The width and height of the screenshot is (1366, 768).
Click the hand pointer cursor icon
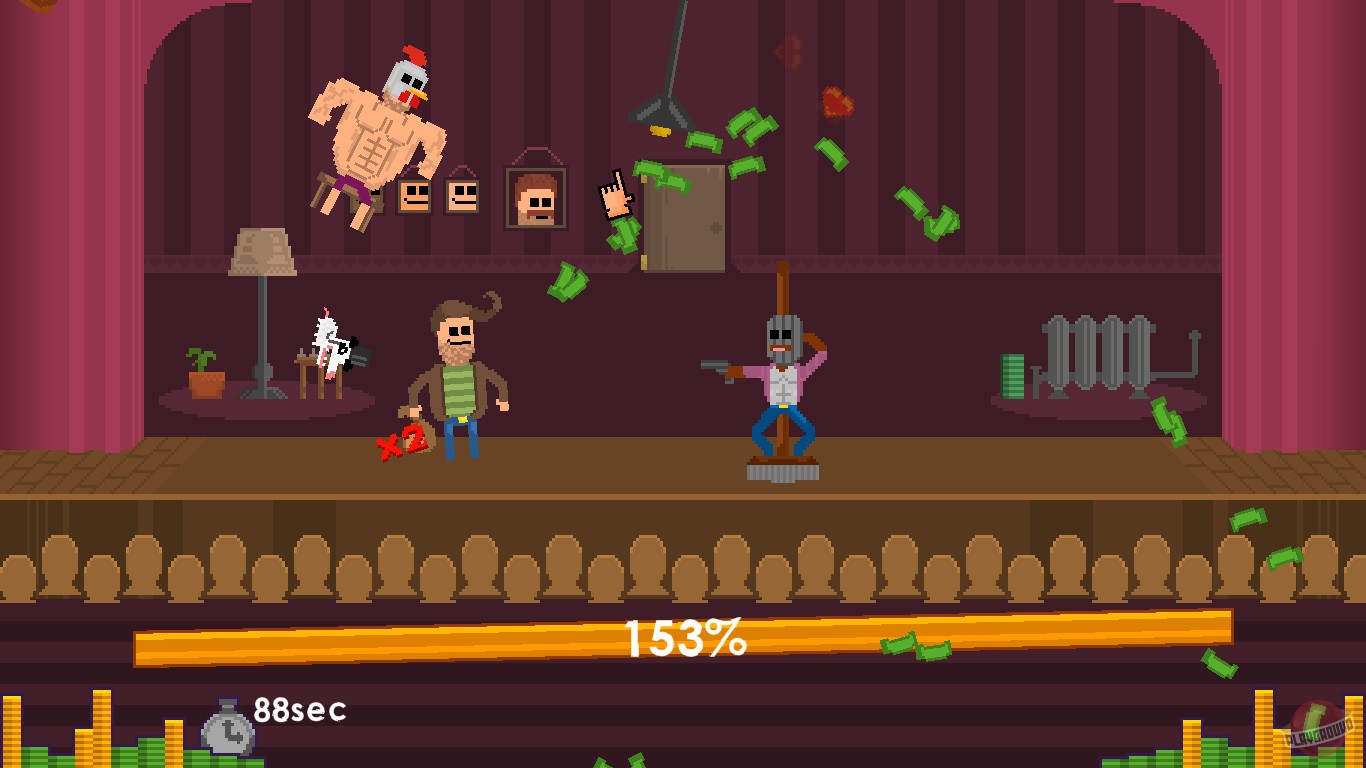tap(618, 197)
